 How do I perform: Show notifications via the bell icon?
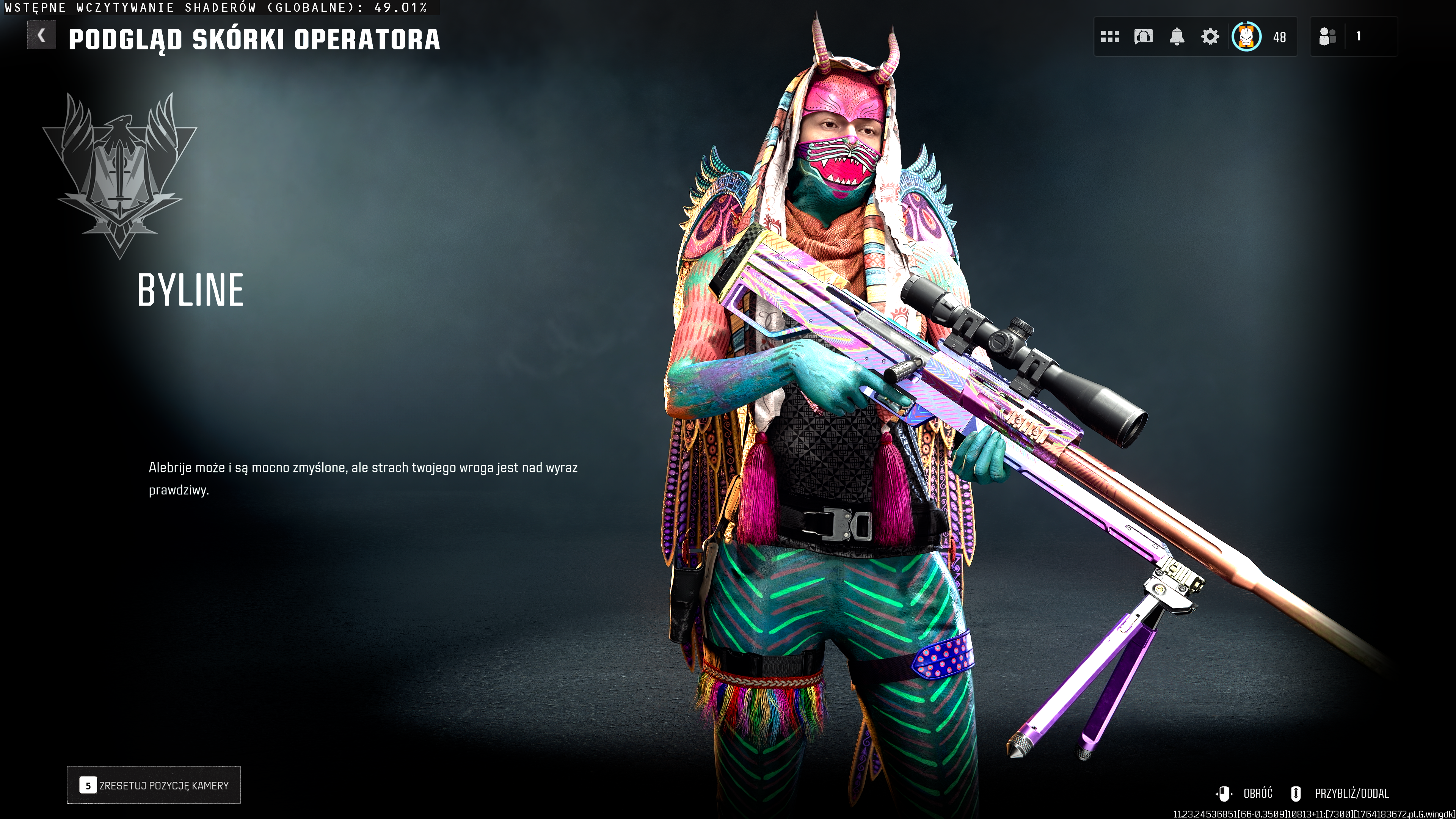[x=1176, y=37]
